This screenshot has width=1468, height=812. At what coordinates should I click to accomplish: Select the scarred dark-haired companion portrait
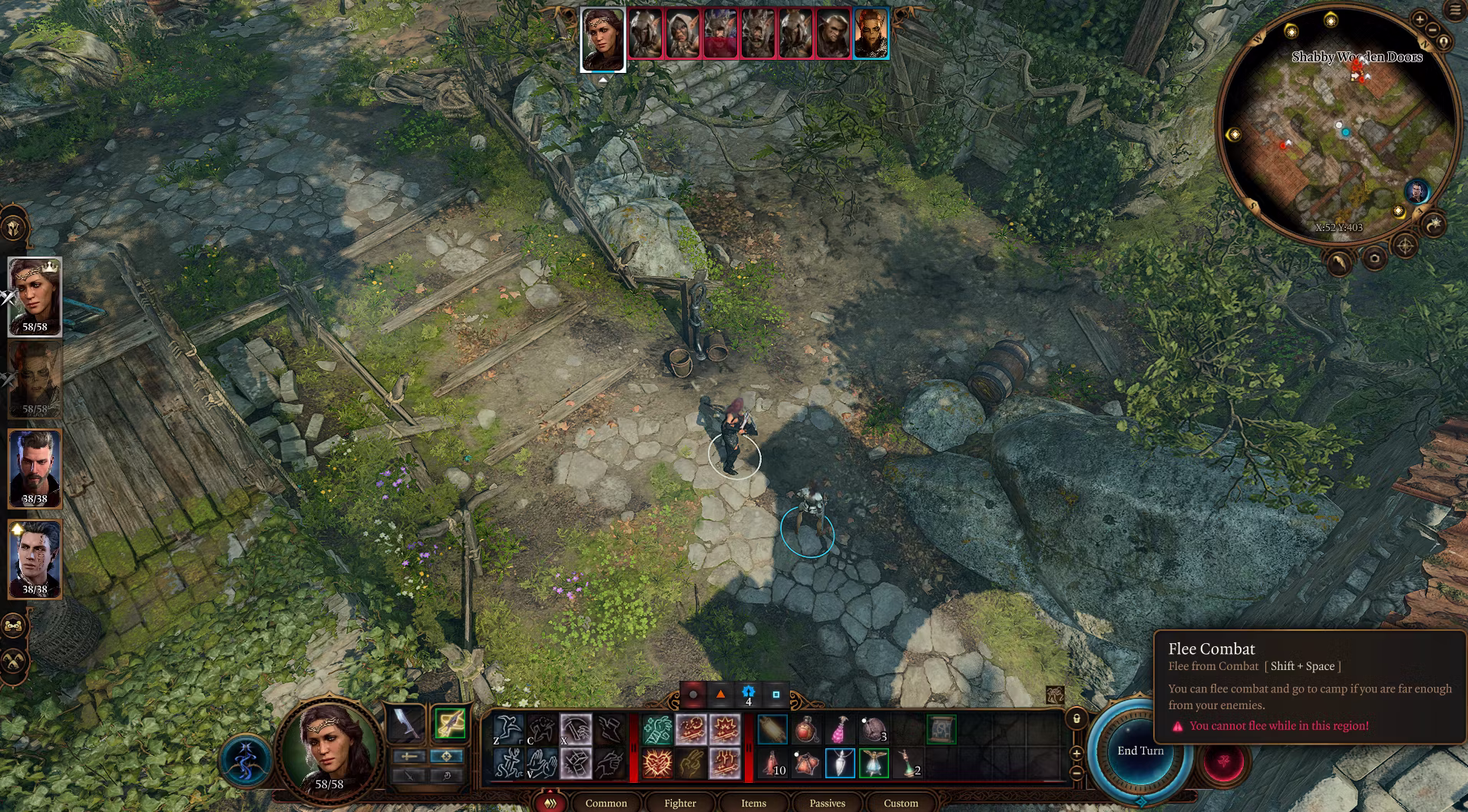[35, 559]
